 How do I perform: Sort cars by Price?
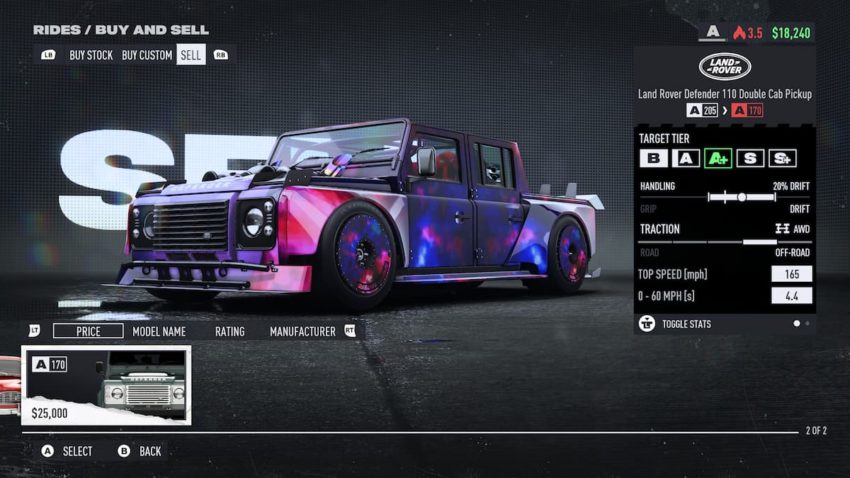click(x=88, y=331)
